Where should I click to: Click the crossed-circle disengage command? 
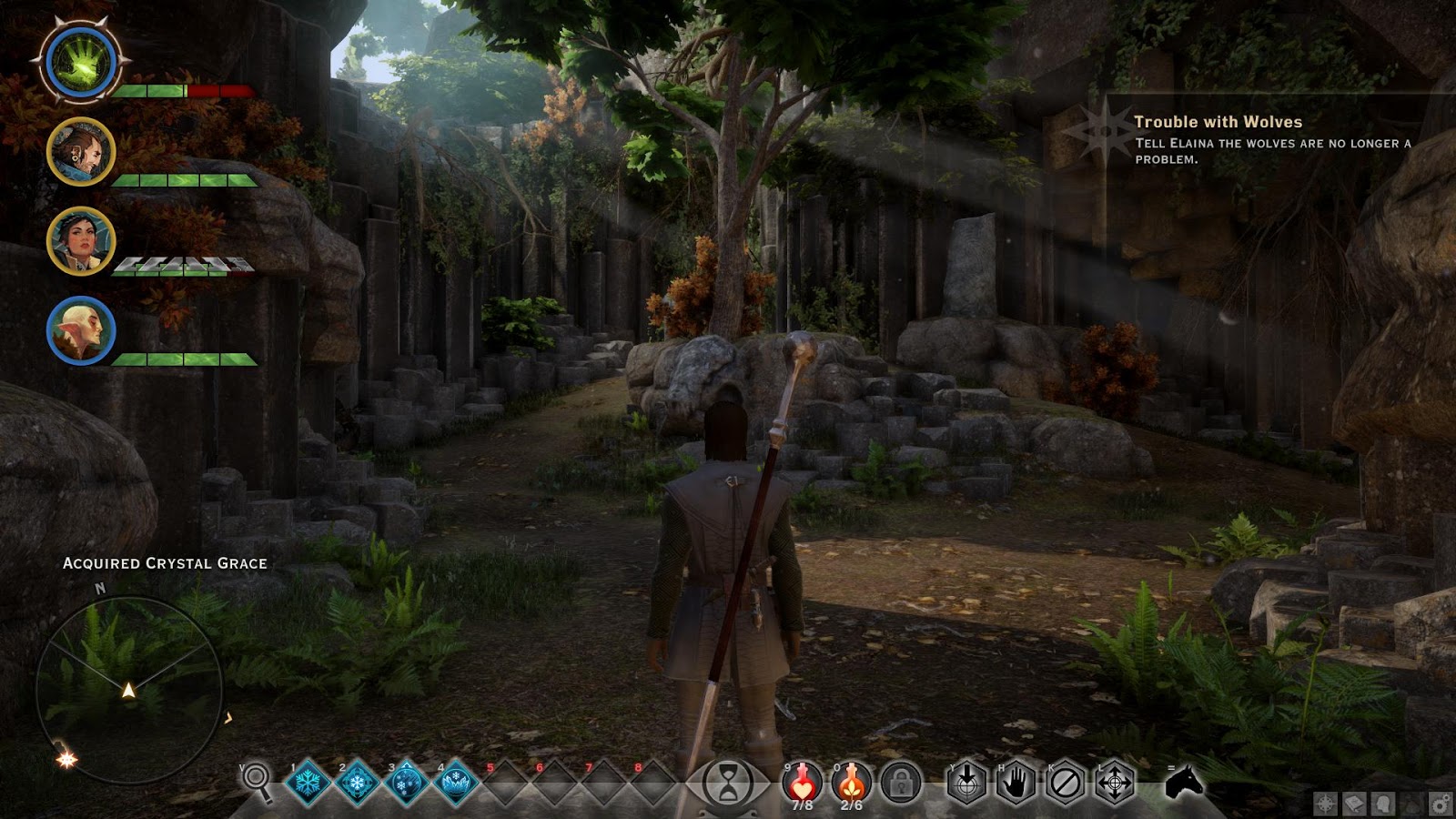tap(1066, 783)
